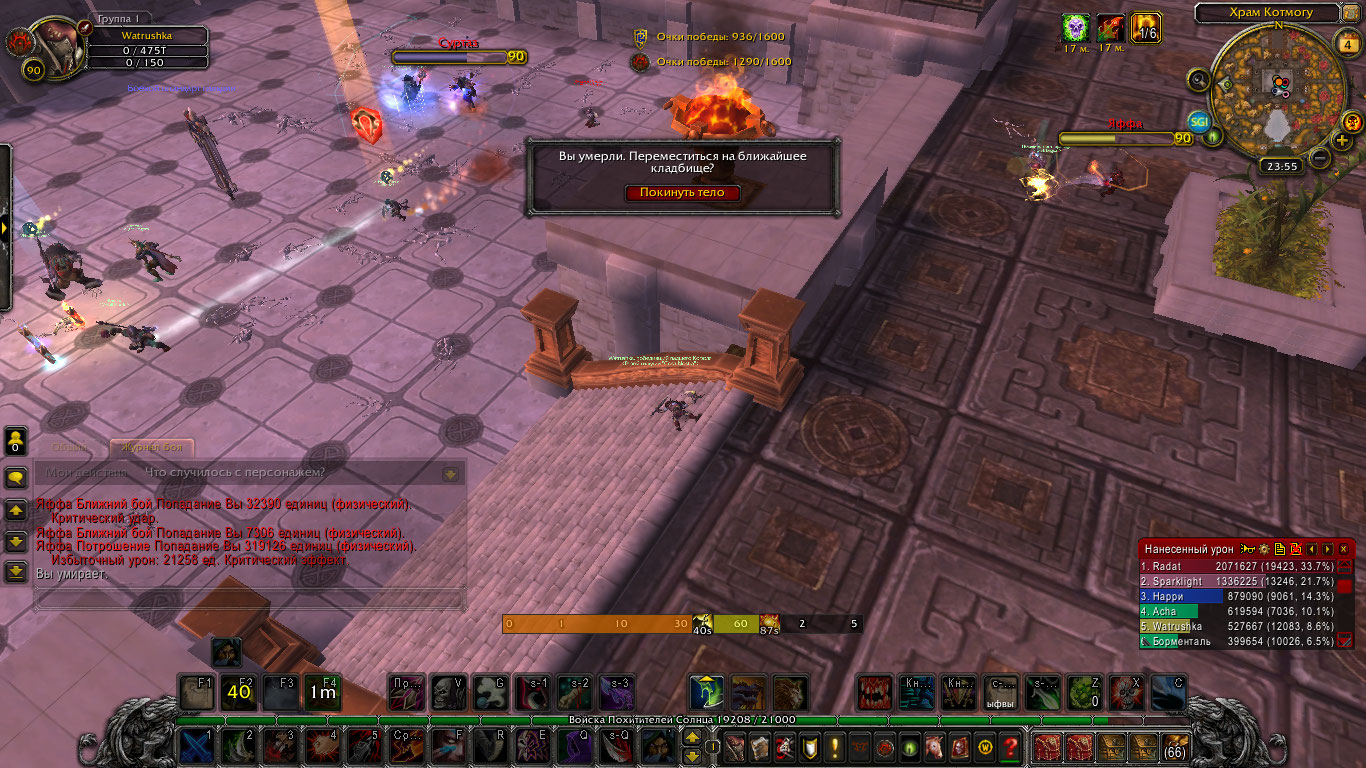The image size is (1366, 768).
Task: Open the social friends button above chat
Action: (x=16, y=440)
